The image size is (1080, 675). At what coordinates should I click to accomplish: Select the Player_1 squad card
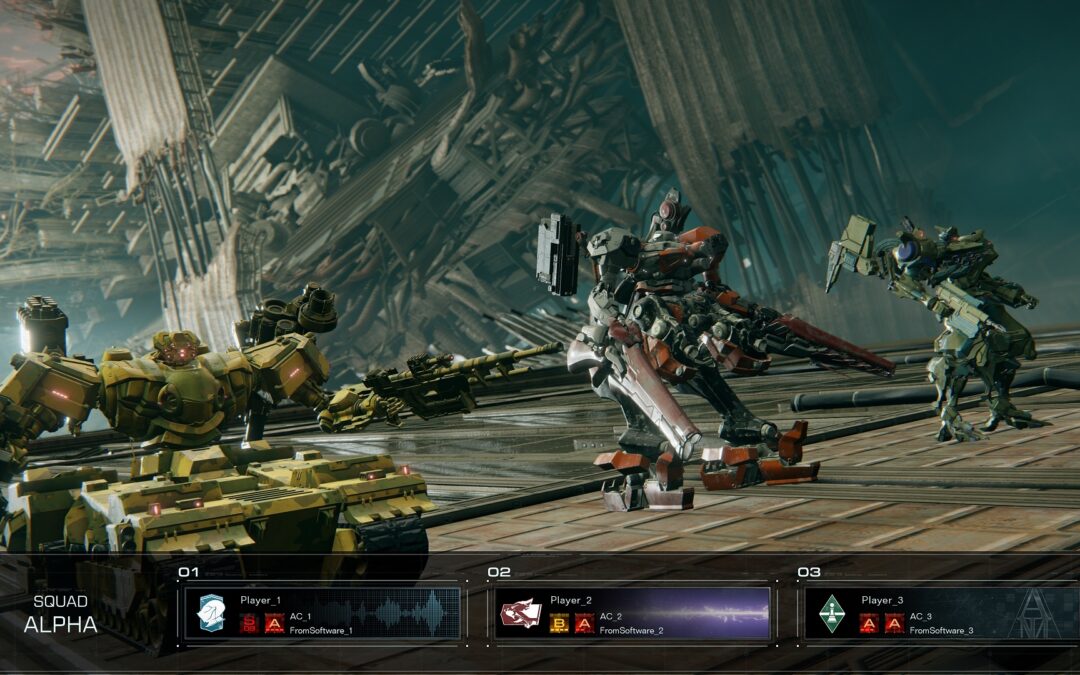322,612
